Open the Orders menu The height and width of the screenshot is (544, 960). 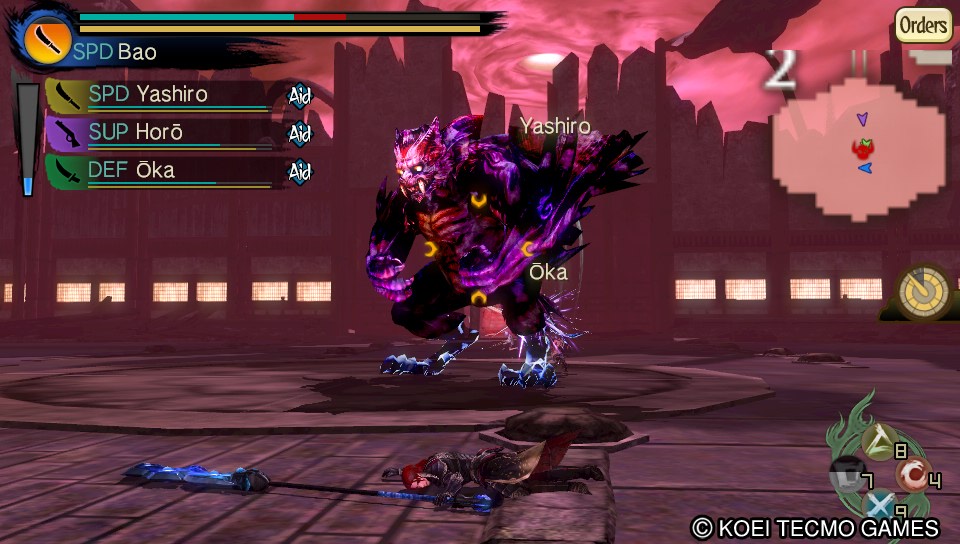click(923, 24)
